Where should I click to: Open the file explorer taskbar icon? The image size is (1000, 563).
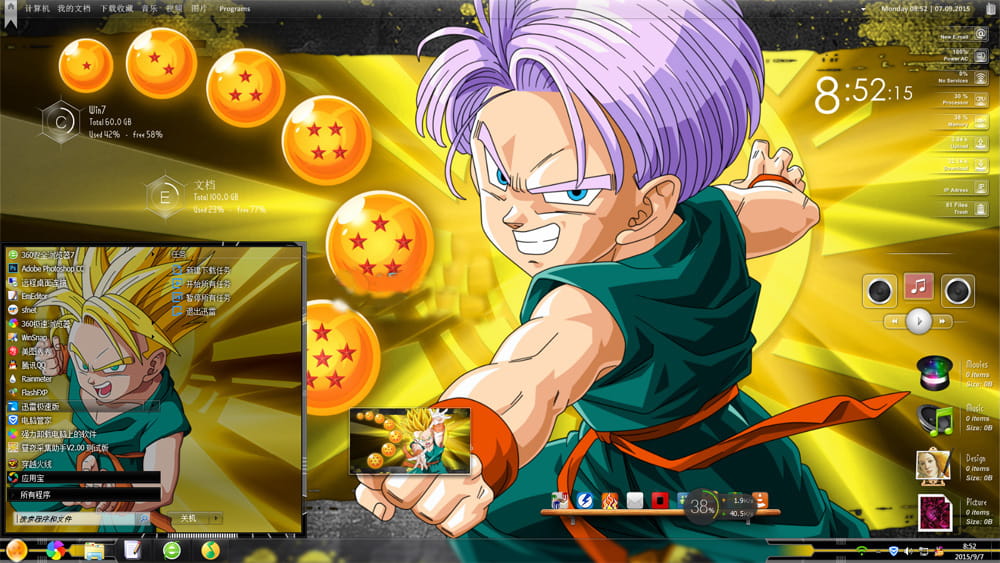point(95,550)
